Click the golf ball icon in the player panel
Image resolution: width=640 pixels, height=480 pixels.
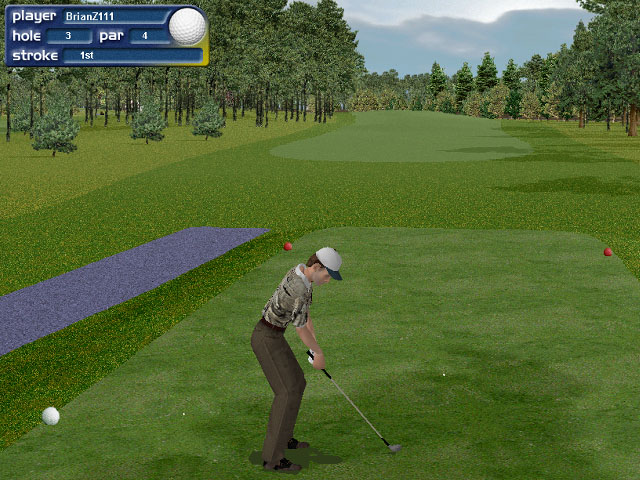(x=187, y=27)
